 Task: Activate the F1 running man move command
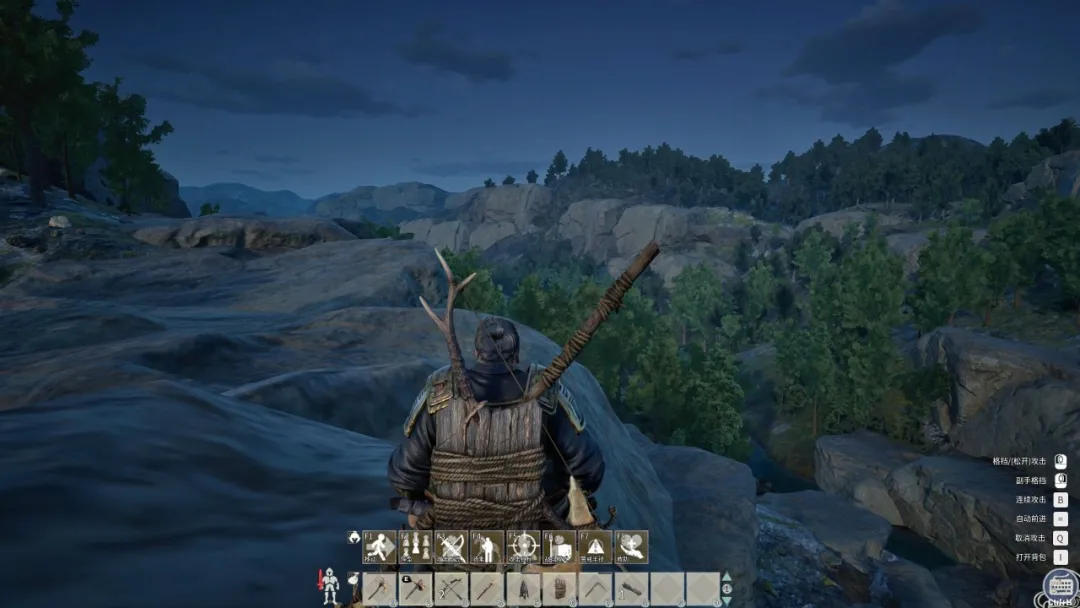[379, 547]
